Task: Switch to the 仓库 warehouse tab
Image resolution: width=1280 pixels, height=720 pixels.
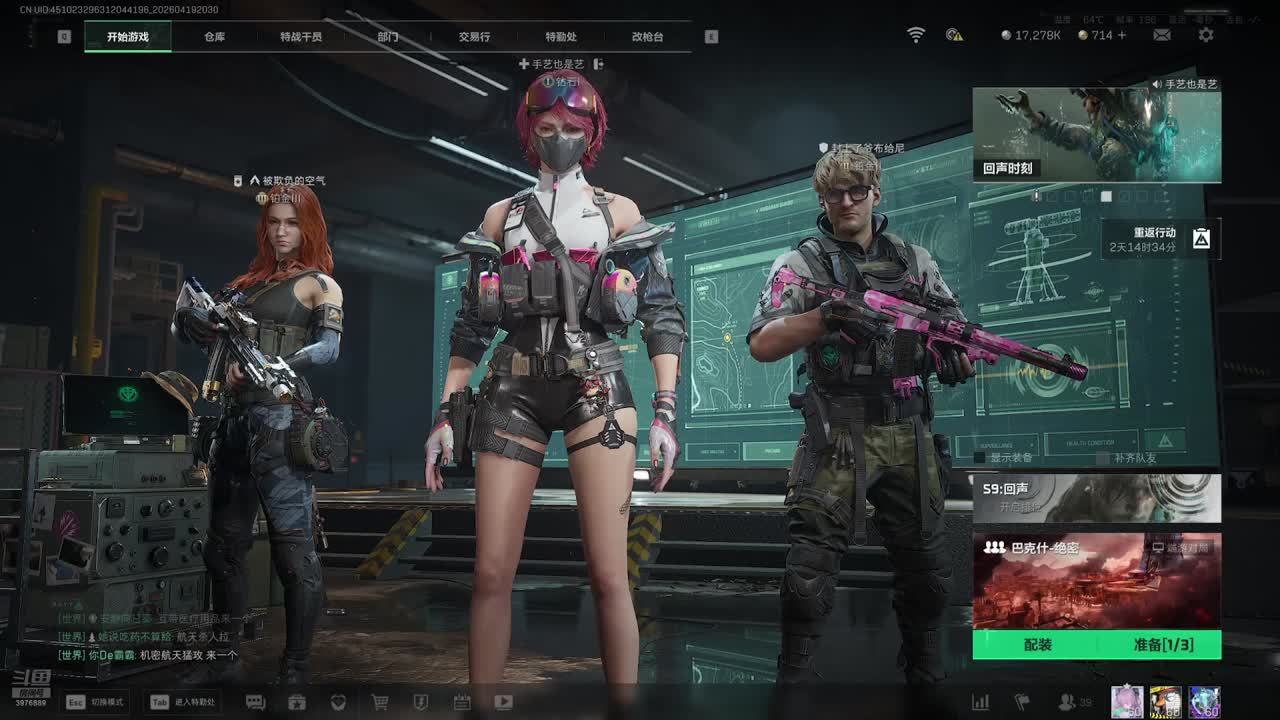Action: pyautogui.click(x=214, y=37)
